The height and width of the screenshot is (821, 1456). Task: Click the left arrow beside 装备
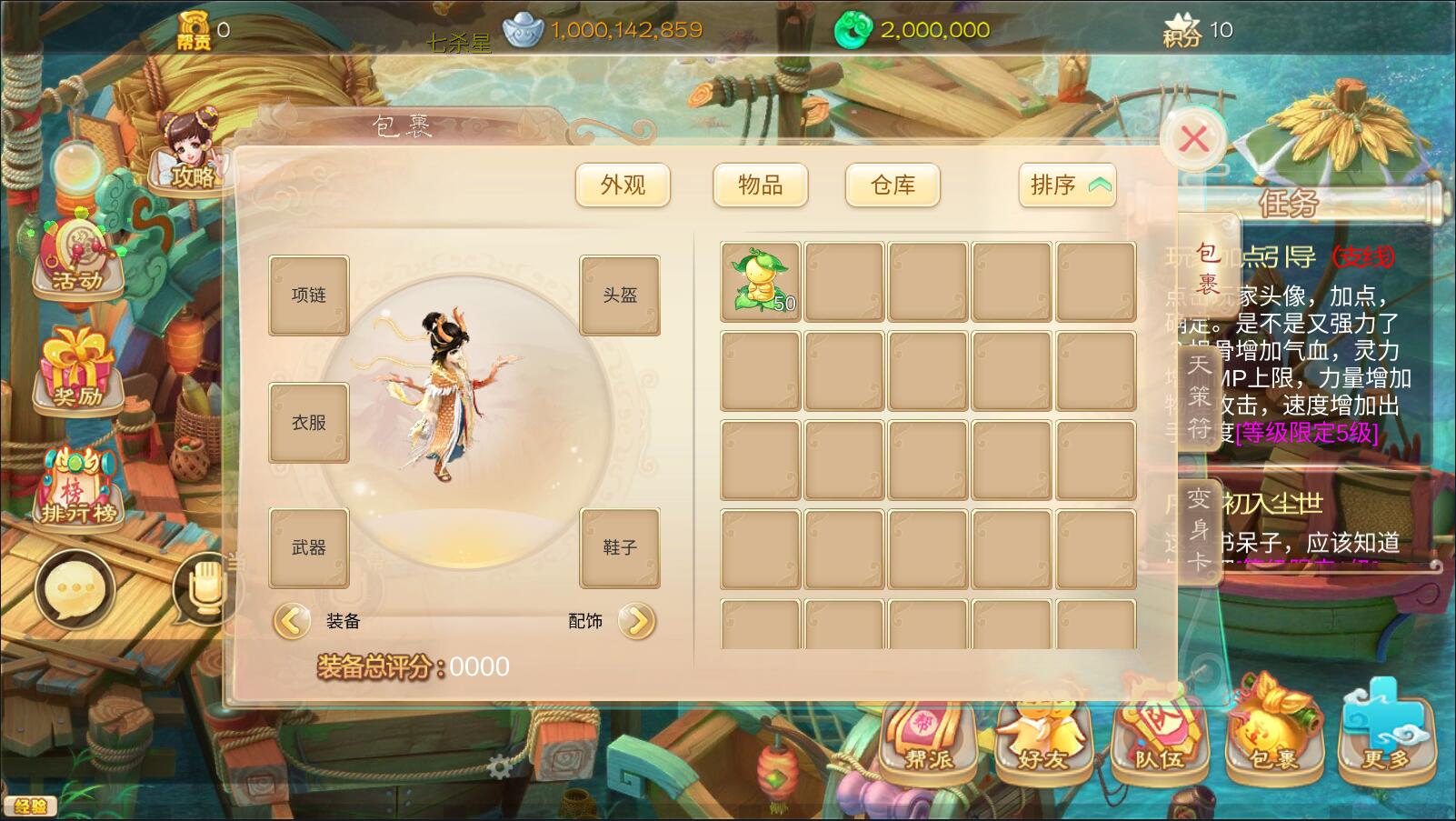tap(291, 621)
